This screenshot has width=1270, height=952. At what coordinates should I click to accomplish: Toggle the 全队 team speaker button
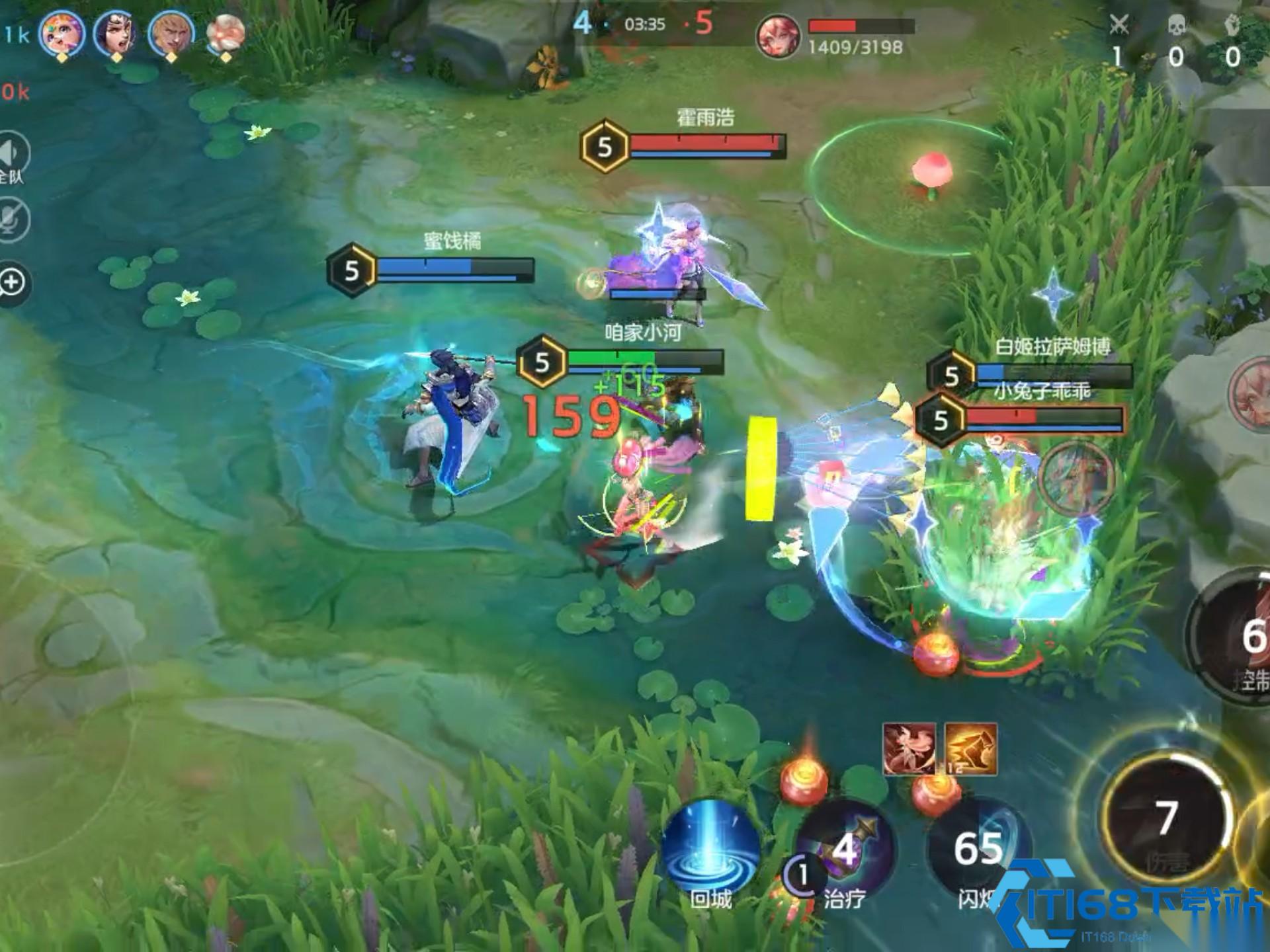pos(12,156)
